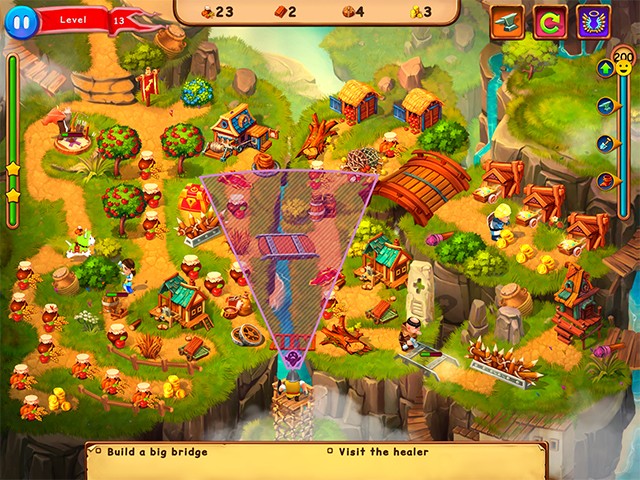Click the "Visit the healer" objective
640x480 pixels.
point(383,452)
